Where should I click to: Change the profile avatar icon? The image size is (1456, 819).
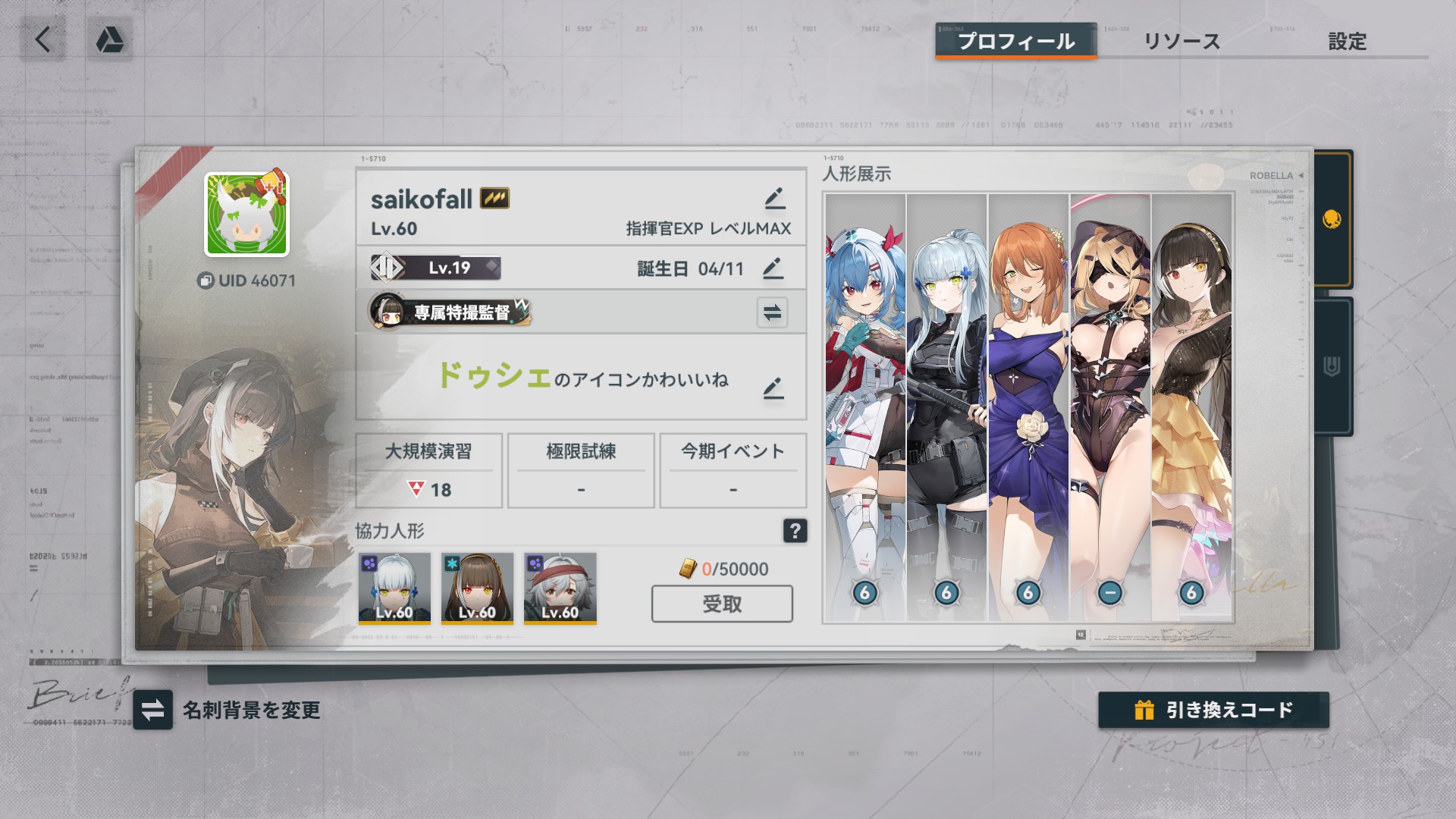tap(246, 215)
